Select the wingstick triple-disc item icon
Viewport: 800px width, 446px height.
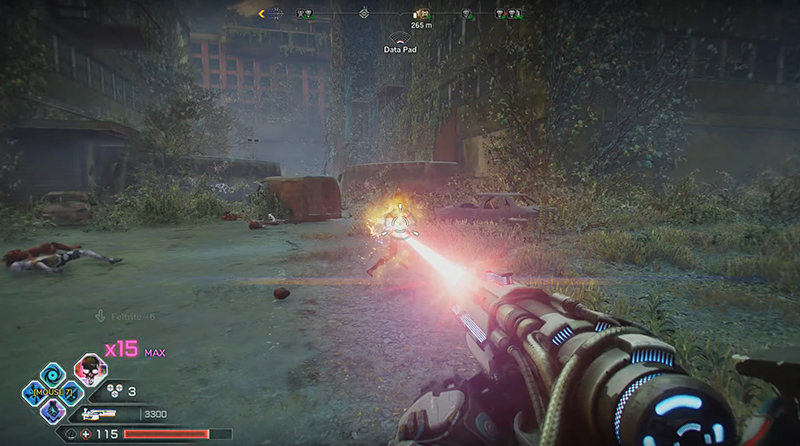(x=115, y=392)
